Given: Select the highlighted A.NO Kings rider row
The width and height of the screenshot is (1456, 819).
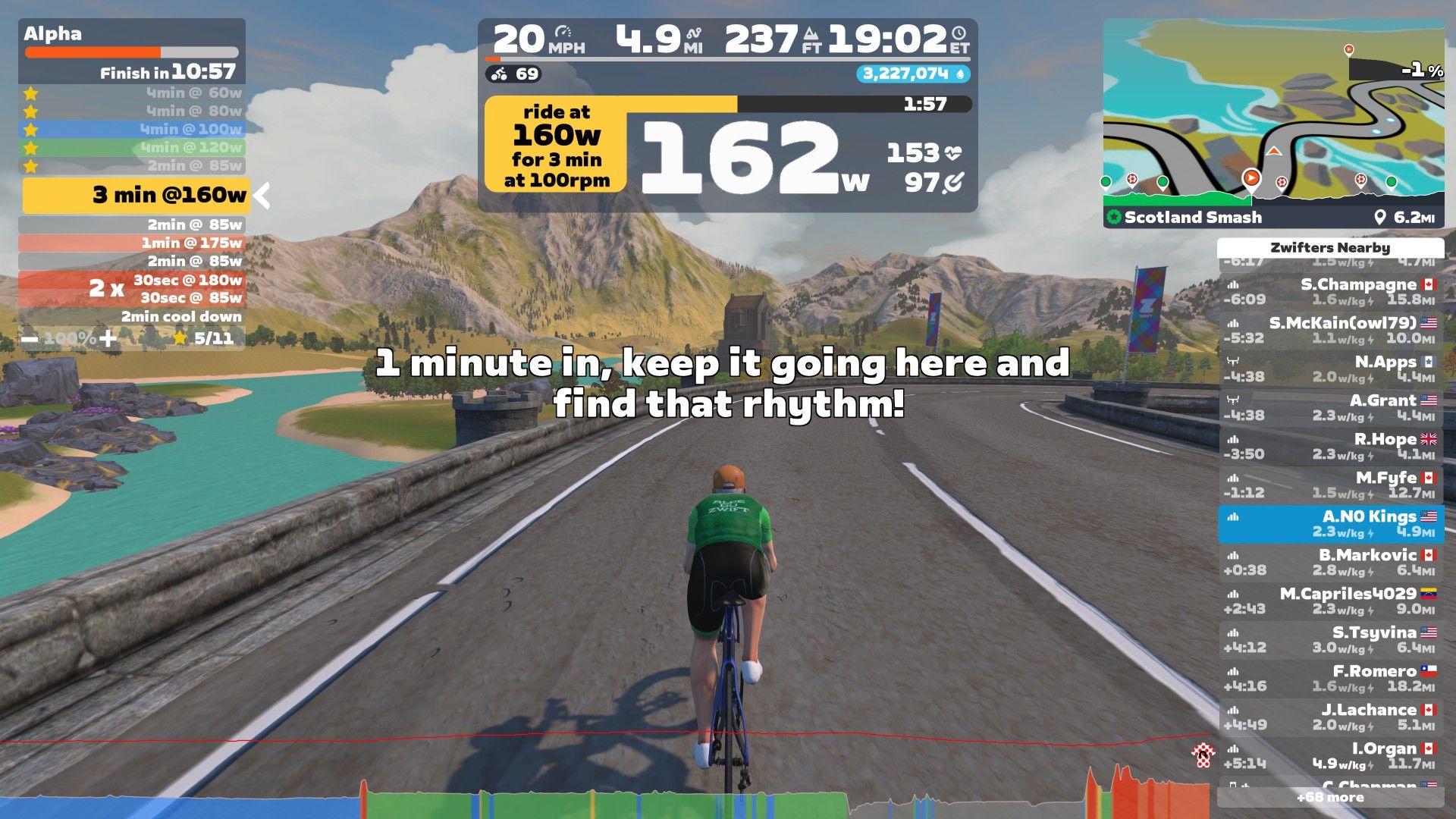Looking at the screenshot, I should point(1330,524).
